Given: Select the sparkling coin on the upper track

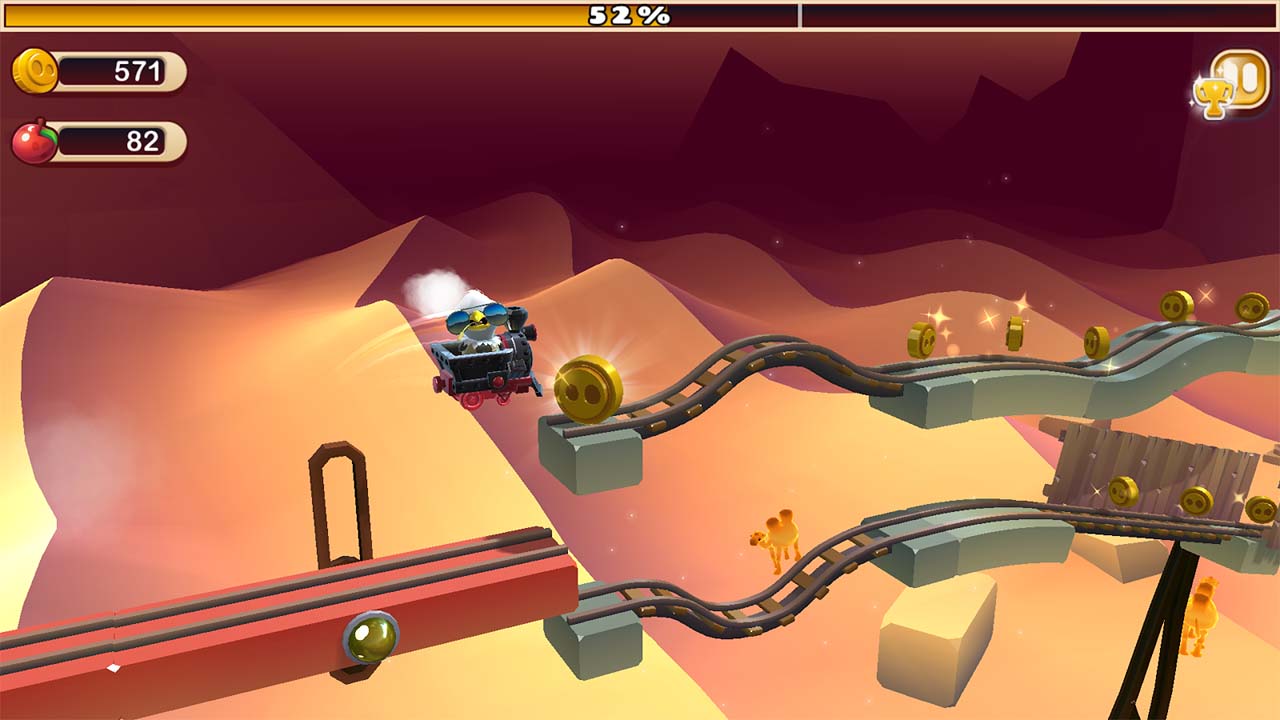Looking at the screenshot, I should [921, 338].
